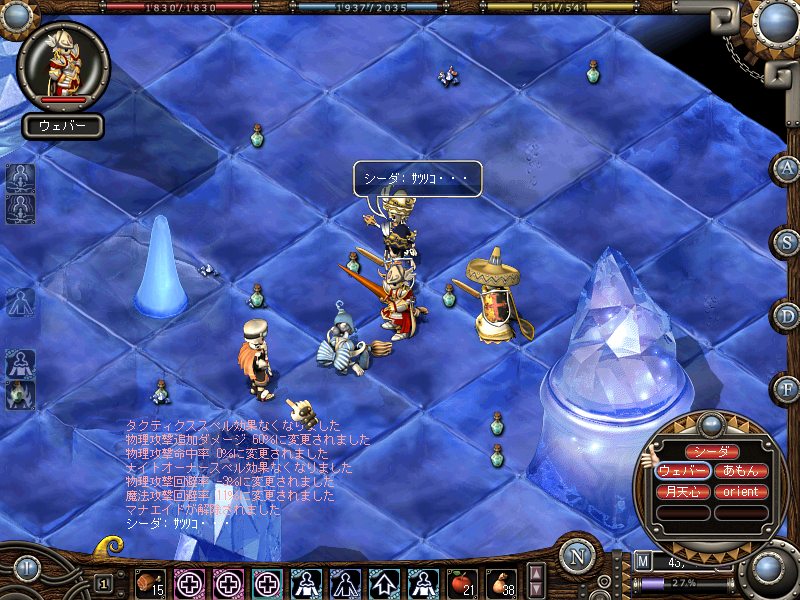The width and height of the screenshot is (800, 600).
Task: Pick party member orient
Action: 741,492
